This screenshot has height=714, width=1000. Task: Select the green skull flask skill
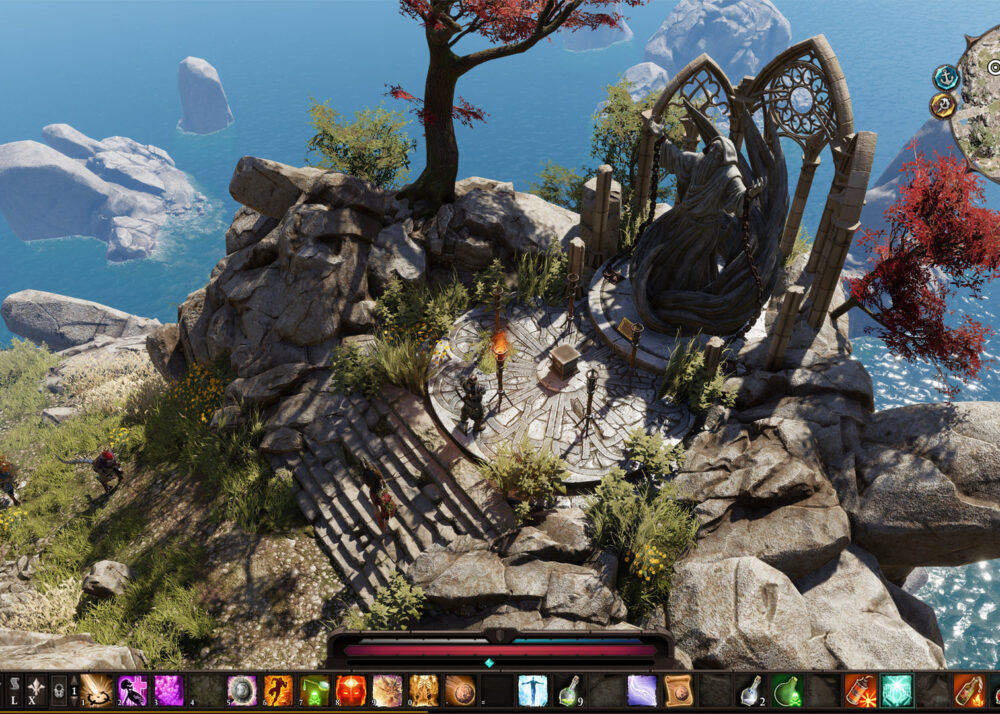point(314,691)
